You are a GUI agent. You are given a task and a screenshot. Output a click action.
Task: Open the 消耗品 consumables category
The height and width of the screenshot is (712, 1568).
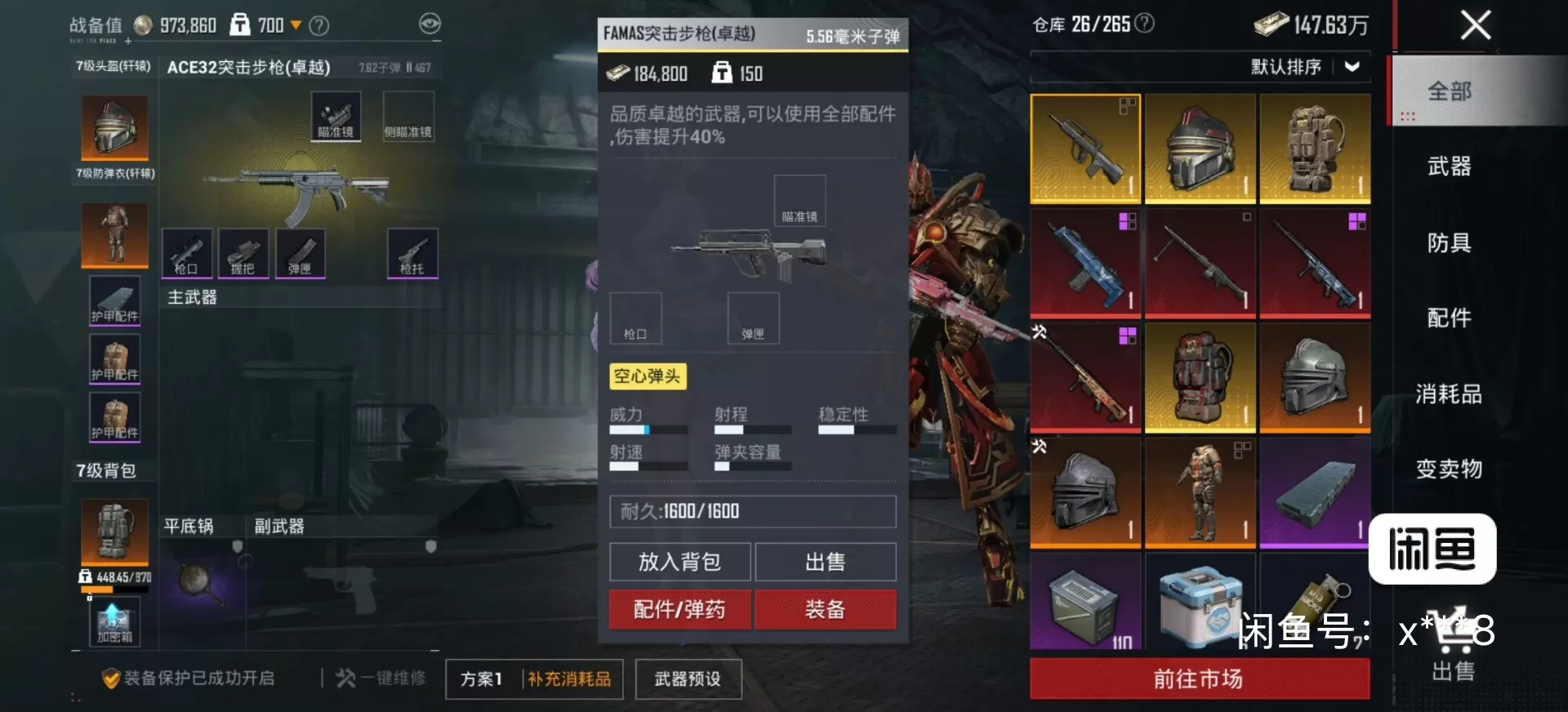coord(1449,394)
